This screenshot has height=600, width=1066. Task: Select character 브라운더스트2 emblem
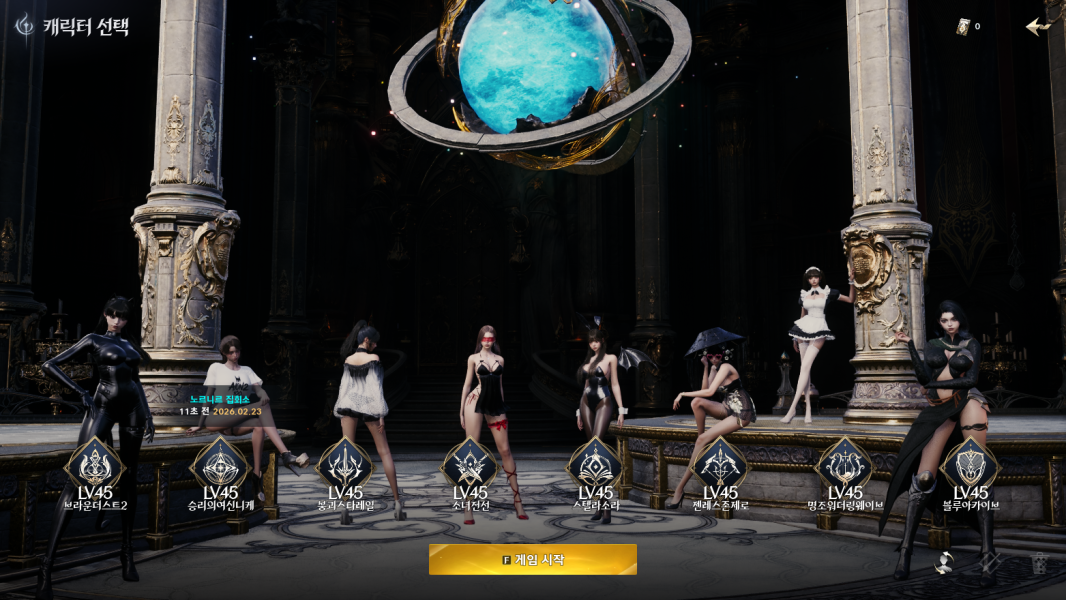[x=94, y=464]
